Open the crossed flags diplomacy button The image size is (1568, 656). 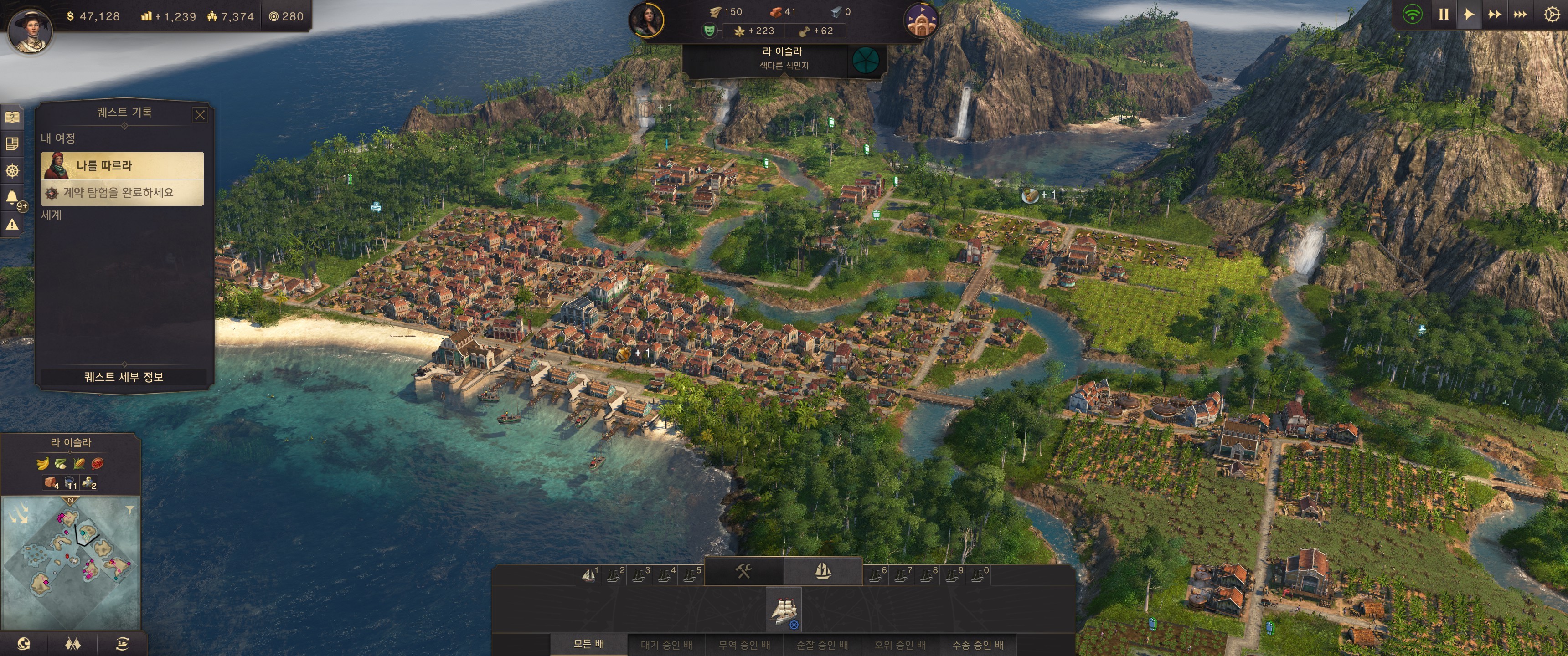coord(72,643)
